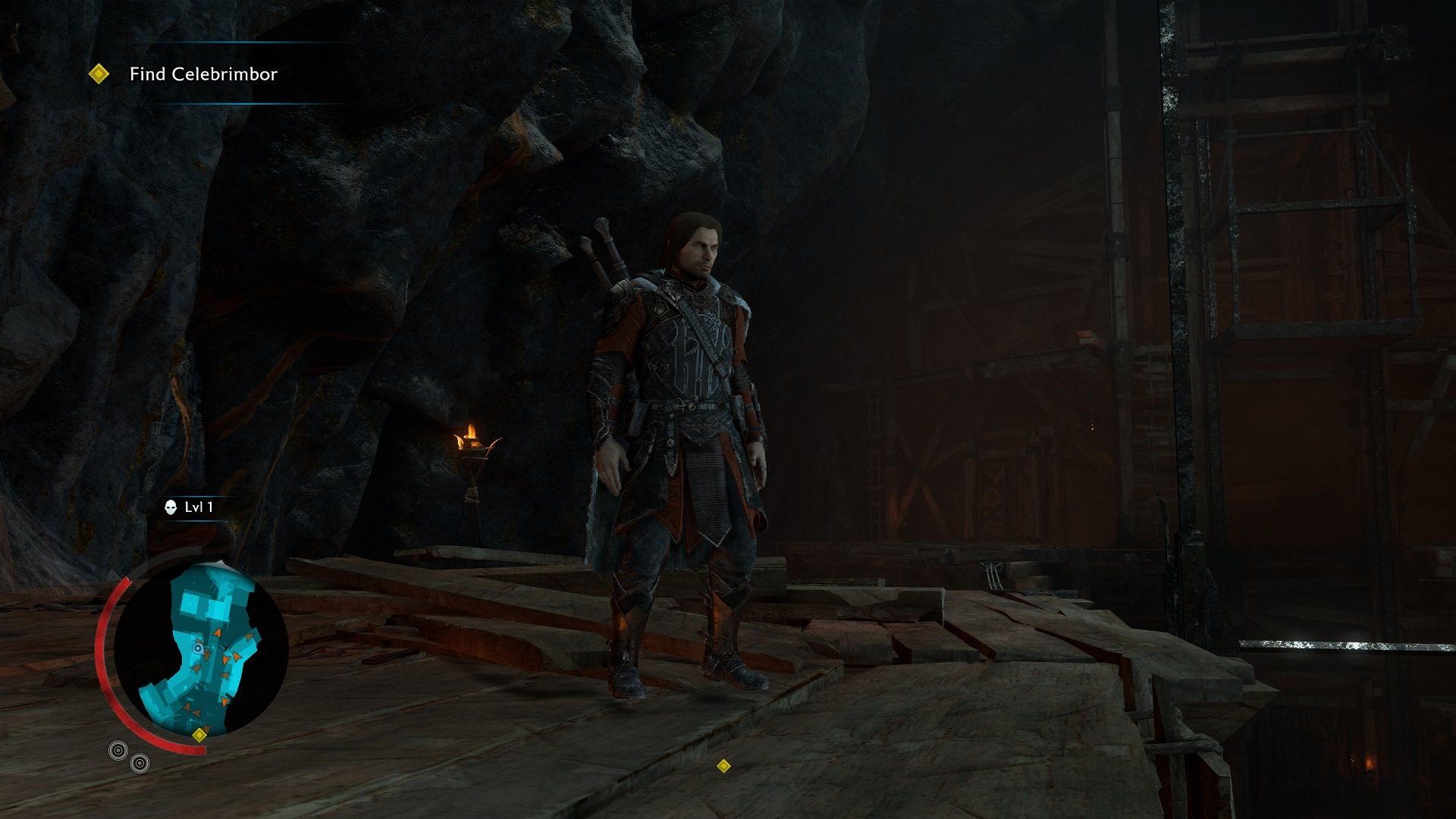Click the yellow diamond icon beside the quest title
The height and width of the screenshot is (819, 1456).
(x=99, y=74)
